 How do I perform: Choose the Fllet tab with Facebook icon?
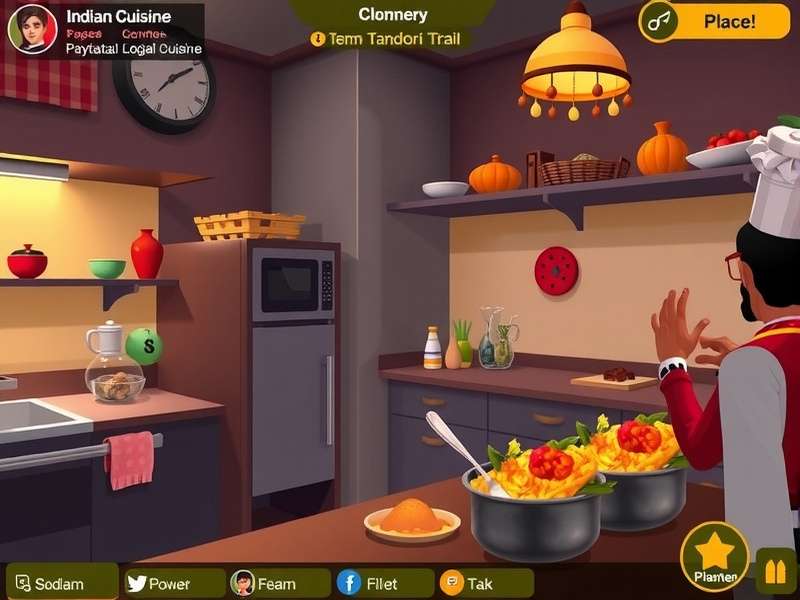tap(384, 583)
